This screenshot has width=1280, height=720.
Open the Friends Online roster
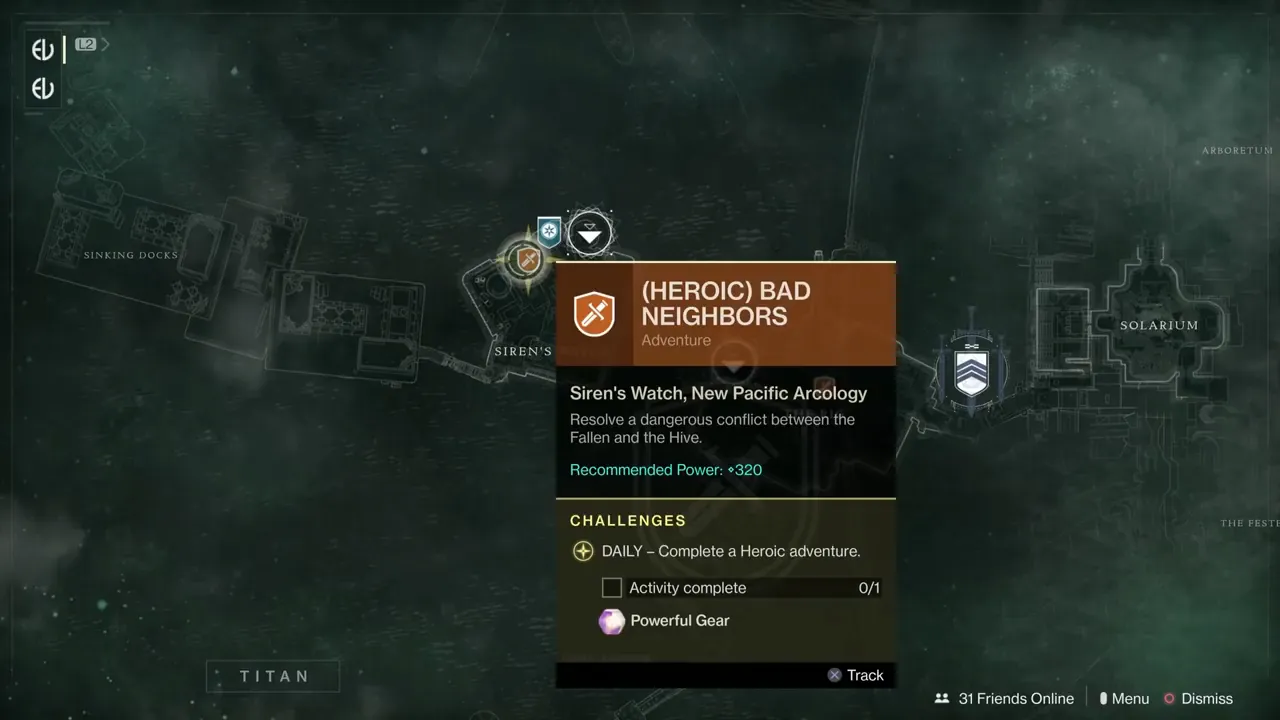click(x=1004, y=699)
